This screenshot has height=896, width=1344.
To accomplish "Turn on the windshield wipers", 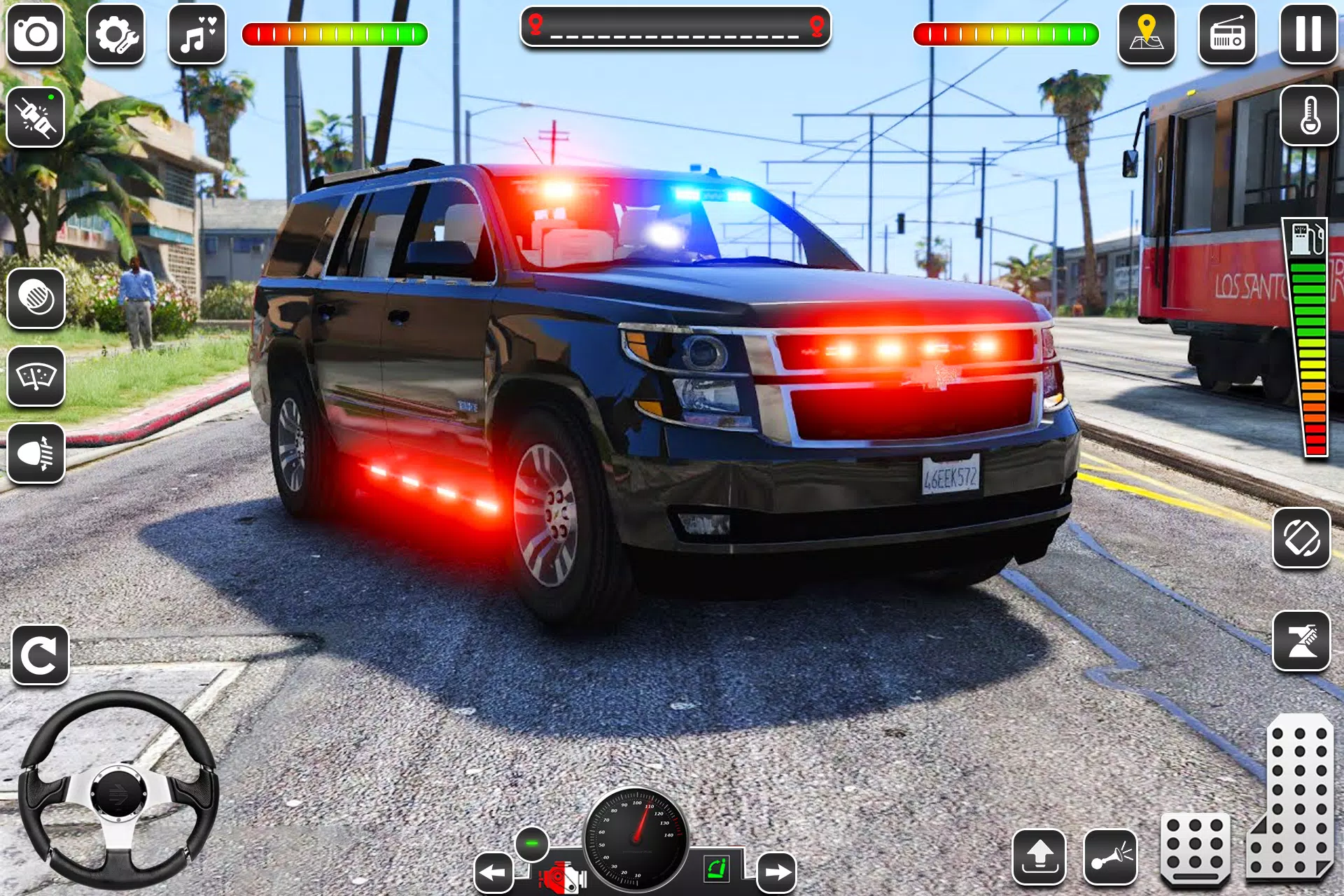I will (x=36, y=378).
